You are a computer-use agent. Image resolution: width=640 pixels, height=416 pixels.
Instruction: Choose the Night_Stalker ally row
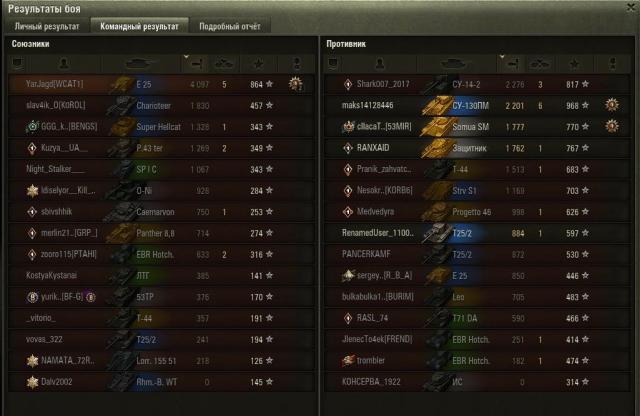click(x=52, y=169)
